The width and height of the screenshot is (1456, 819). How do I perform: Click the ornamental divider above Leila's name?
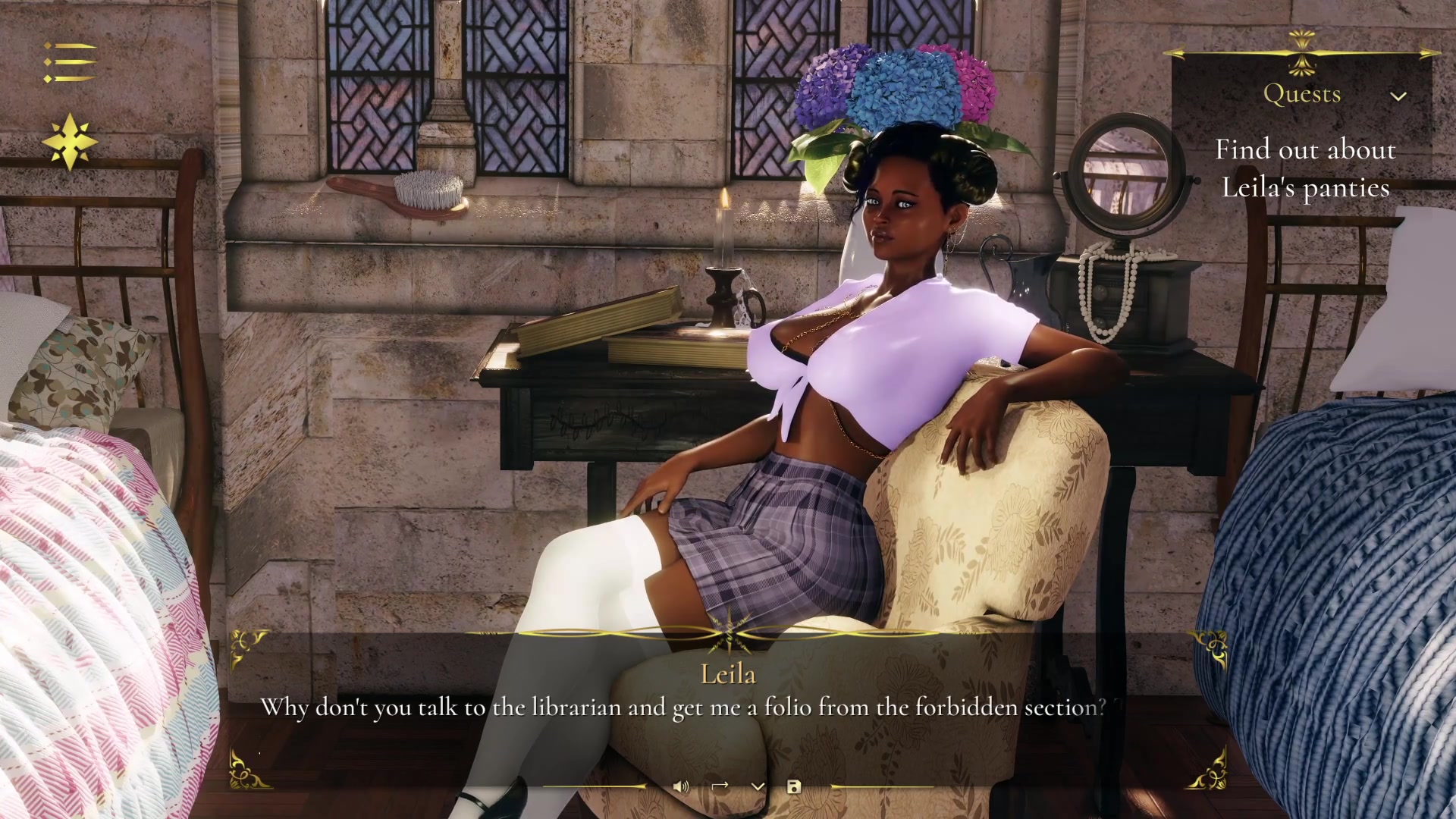click(x=728, y=637)
